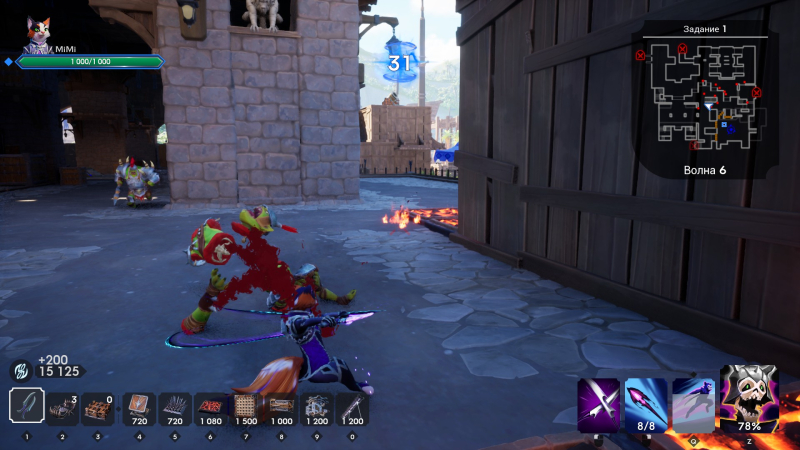Image resolution: width=800 pixels, height=450 pixels.
Task: Select the dagger weapon in slot 1
Action: coord(27,405)
